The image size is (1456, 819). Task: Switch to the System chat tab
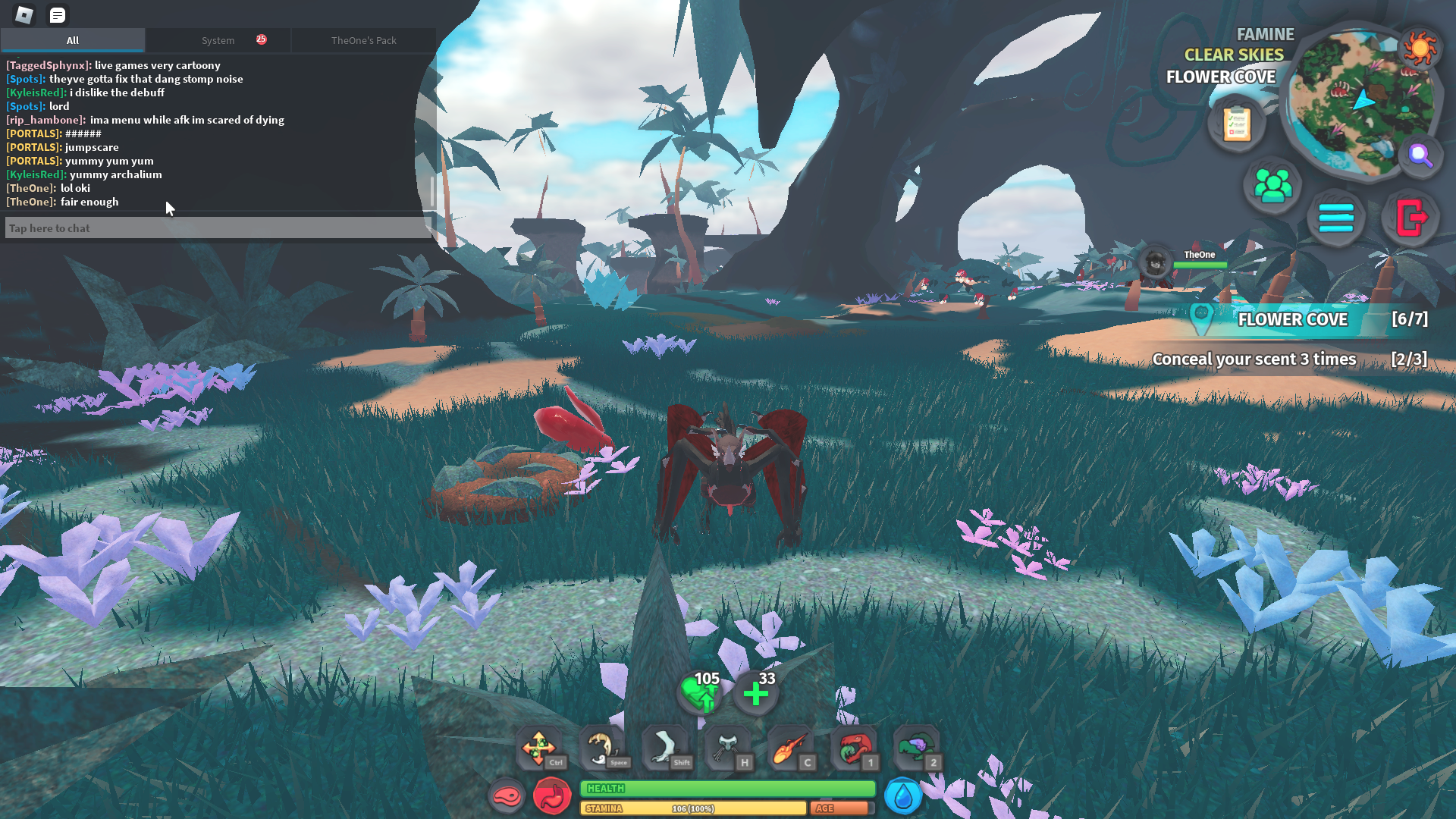click(218, 40)
